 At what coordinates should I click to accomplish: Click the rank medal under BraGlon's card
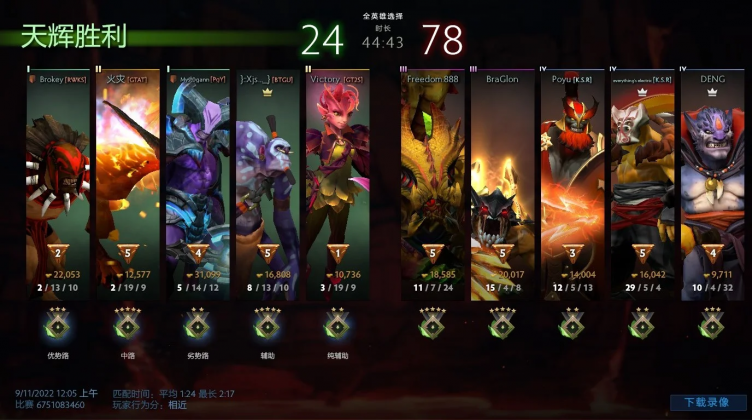pos(502,323)
